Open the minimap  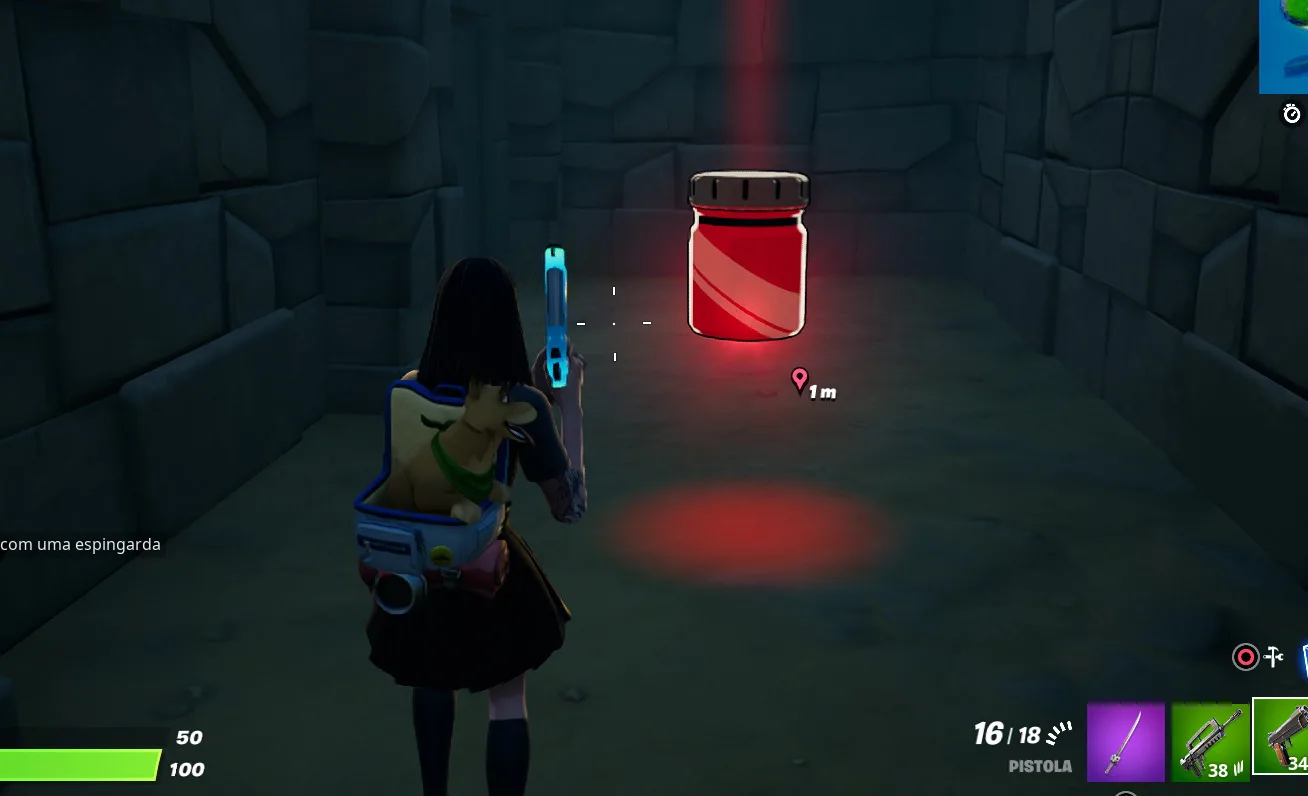(x=1284, y=46)
